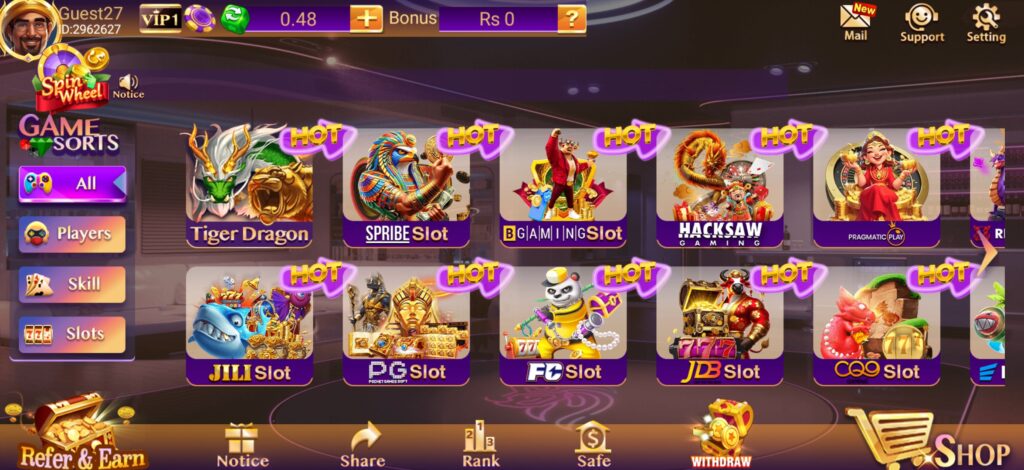Image resolution: width=1024 pixels, height=470 pixels.
Task: Select the All games category
Action: tap(72, 184)
